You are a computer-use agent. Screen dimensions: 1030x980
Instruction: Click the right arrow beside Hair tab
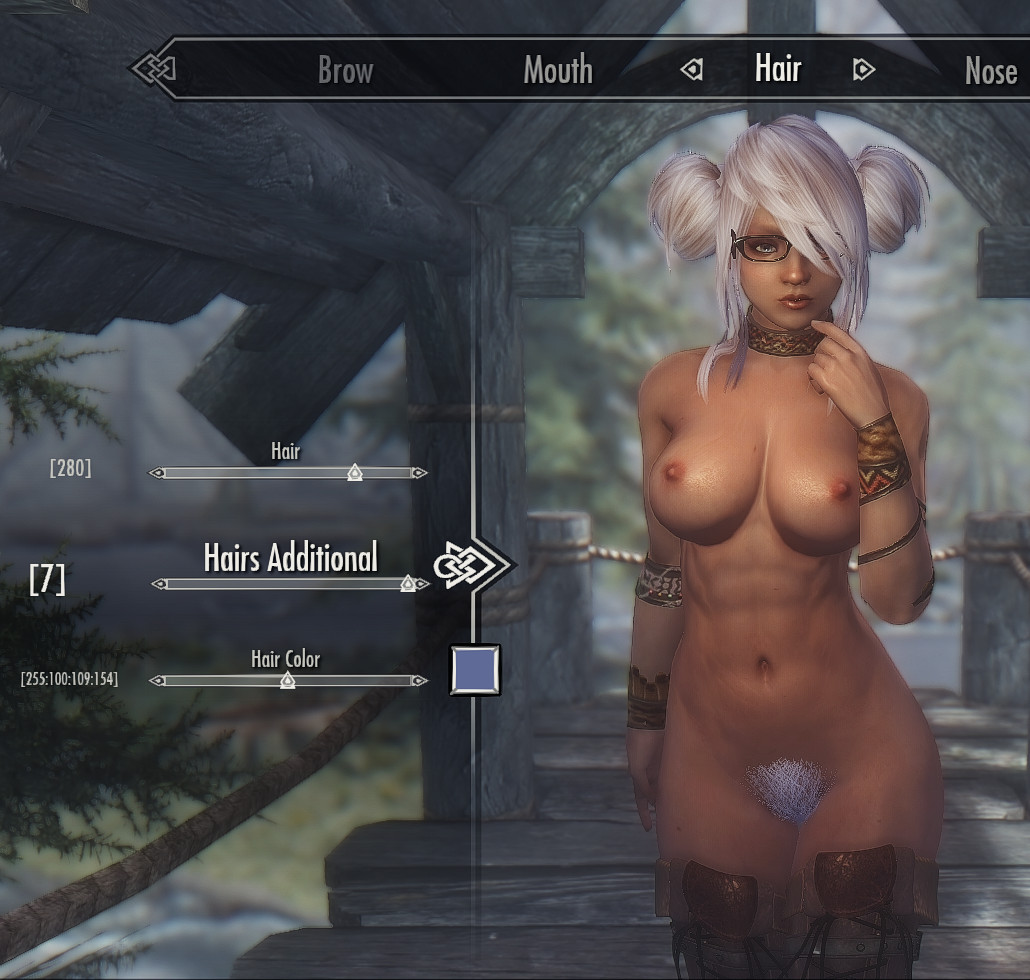(x=863, y=70)
